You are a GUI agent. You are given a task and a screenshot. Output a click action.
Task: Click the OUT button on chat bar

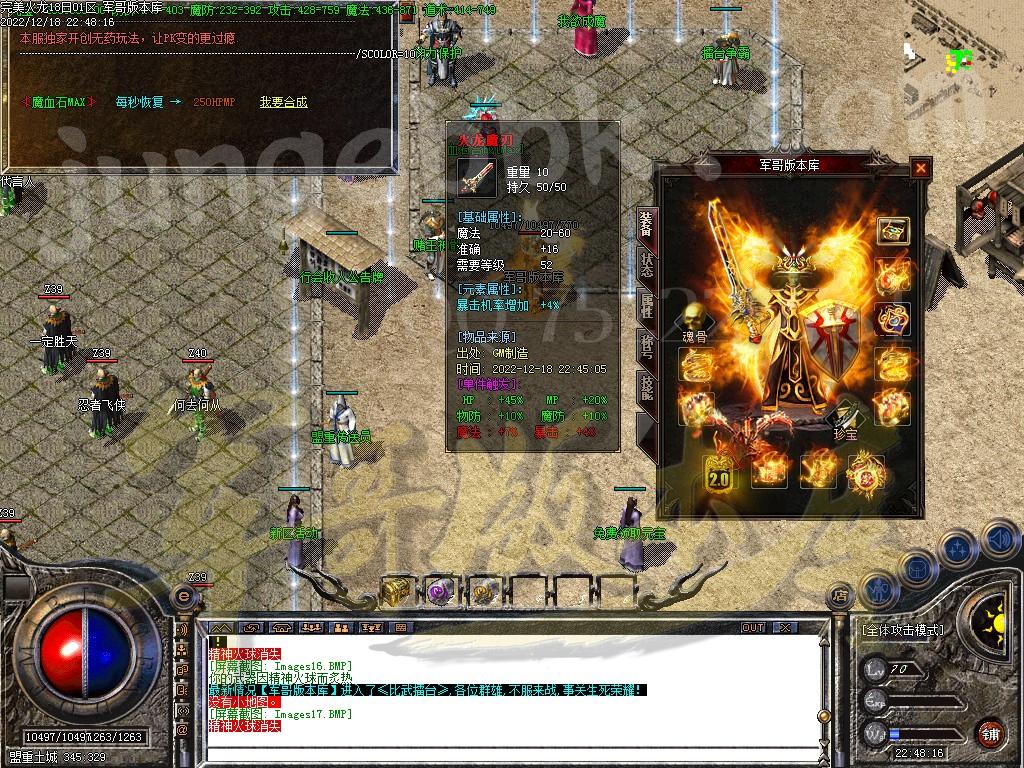pyautogui.click(x=752, y=627)
